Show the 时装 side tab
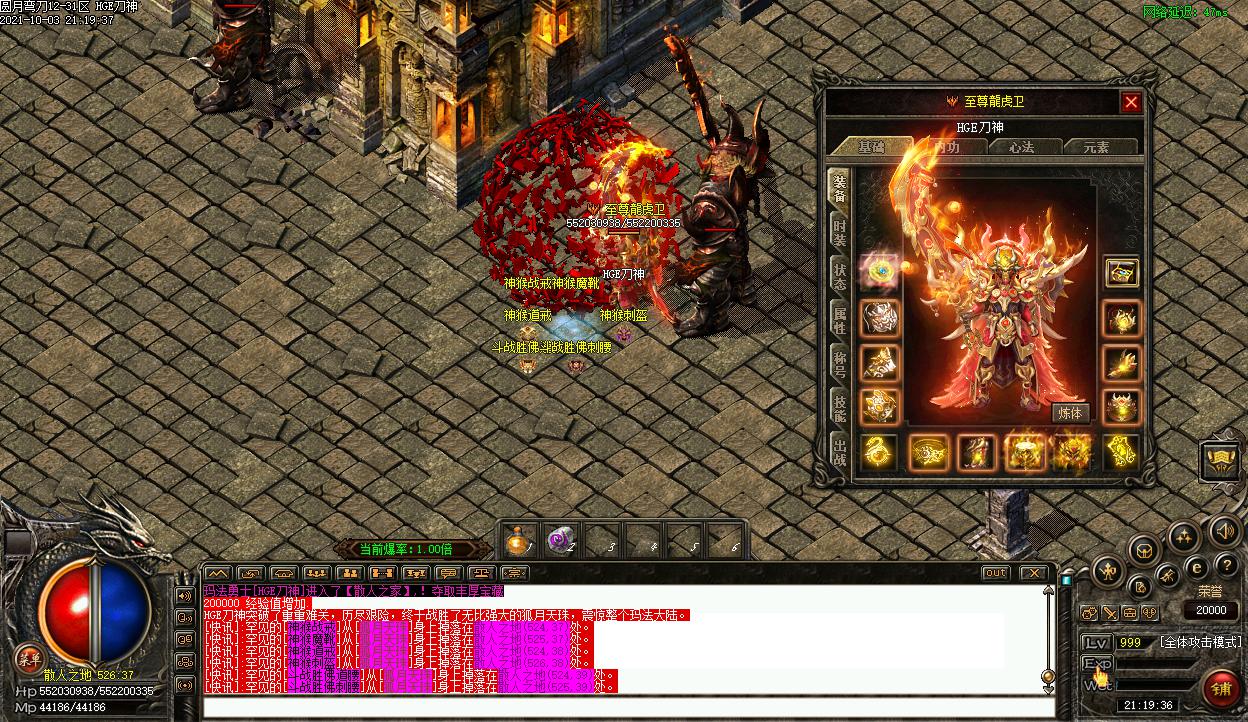 pyautogui.click(x=840, y=233)
